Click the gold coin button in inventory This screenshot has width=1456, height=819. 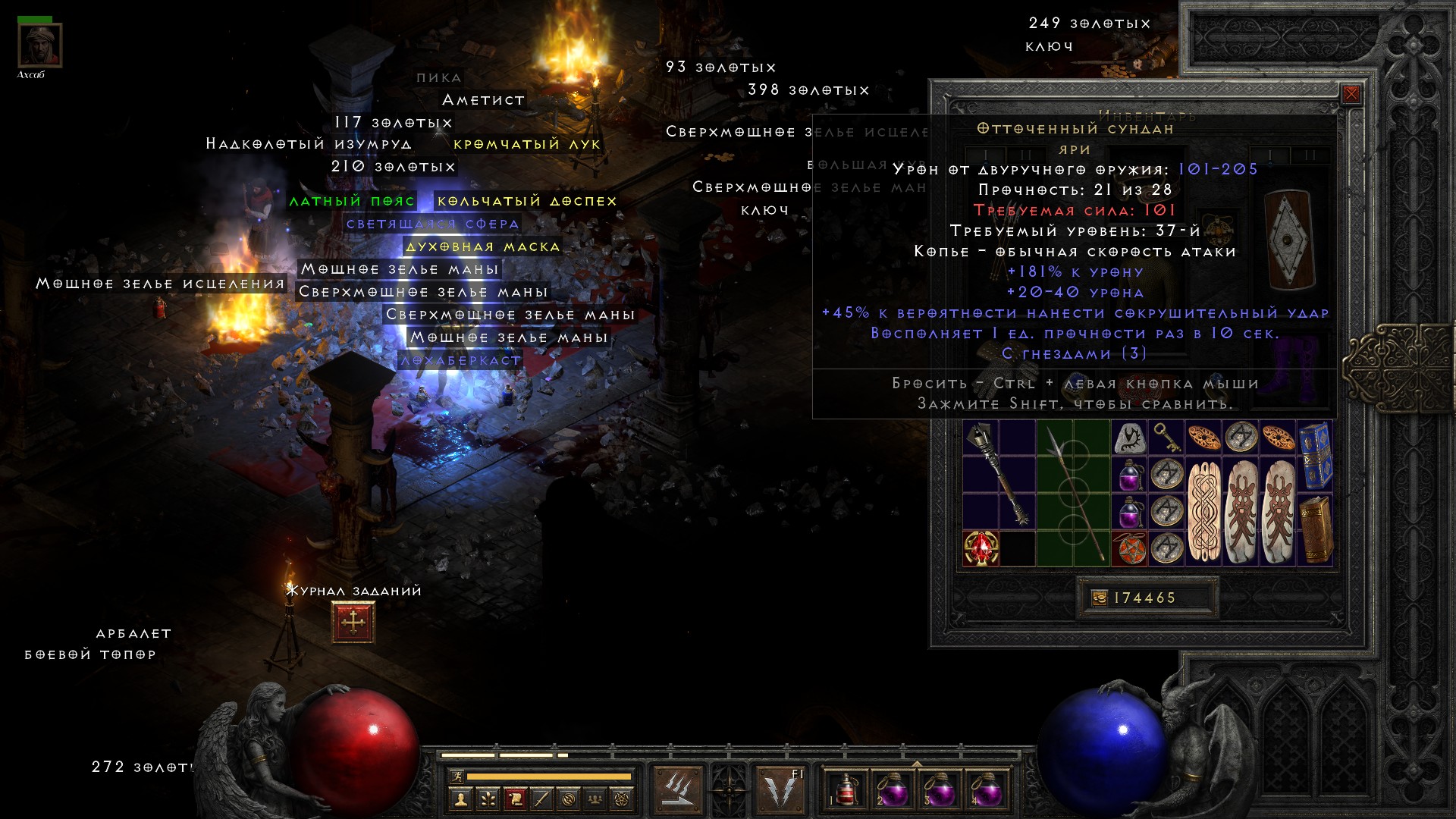pyautogui.click(x=1099, y=598)
